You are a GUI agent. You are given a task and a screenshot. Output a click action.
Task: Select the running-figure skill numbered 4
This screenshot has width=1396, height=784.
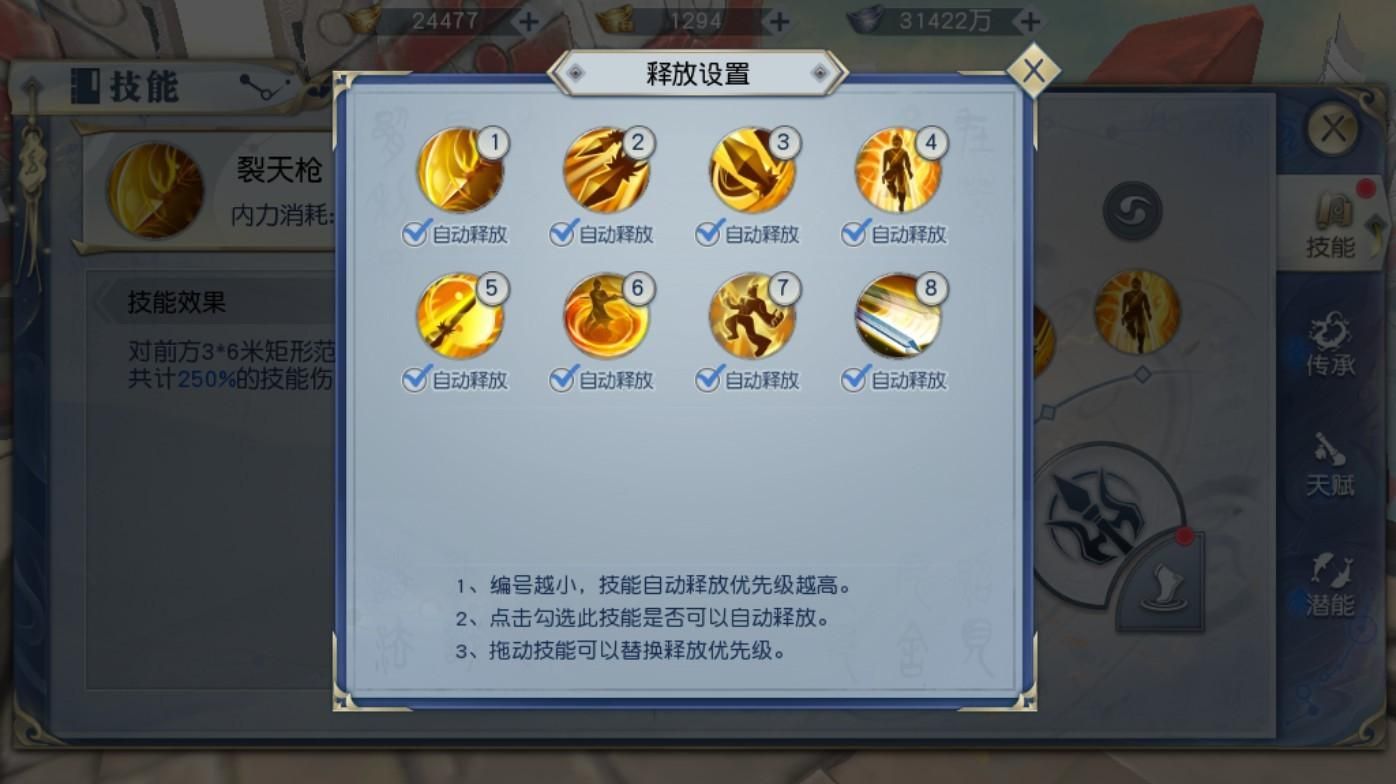point(897,172)
